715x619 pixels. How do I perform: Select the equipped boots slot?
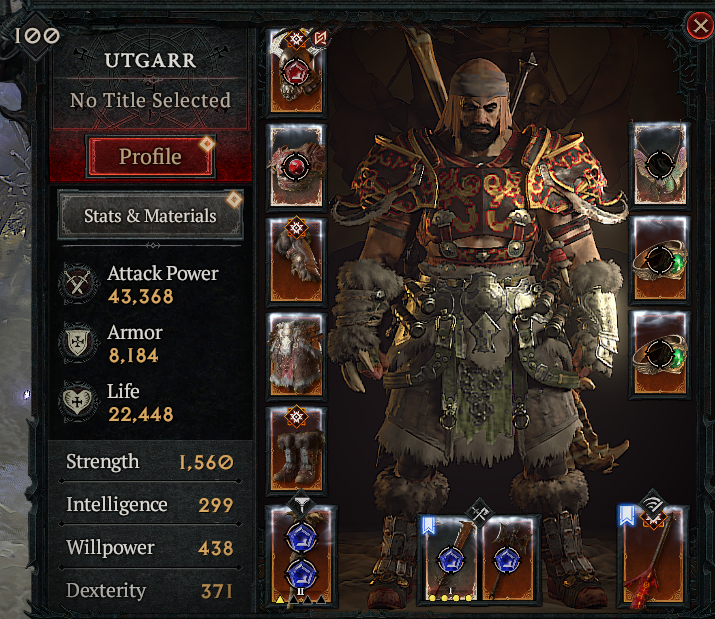pyautogui.click(x=297, y=447)
